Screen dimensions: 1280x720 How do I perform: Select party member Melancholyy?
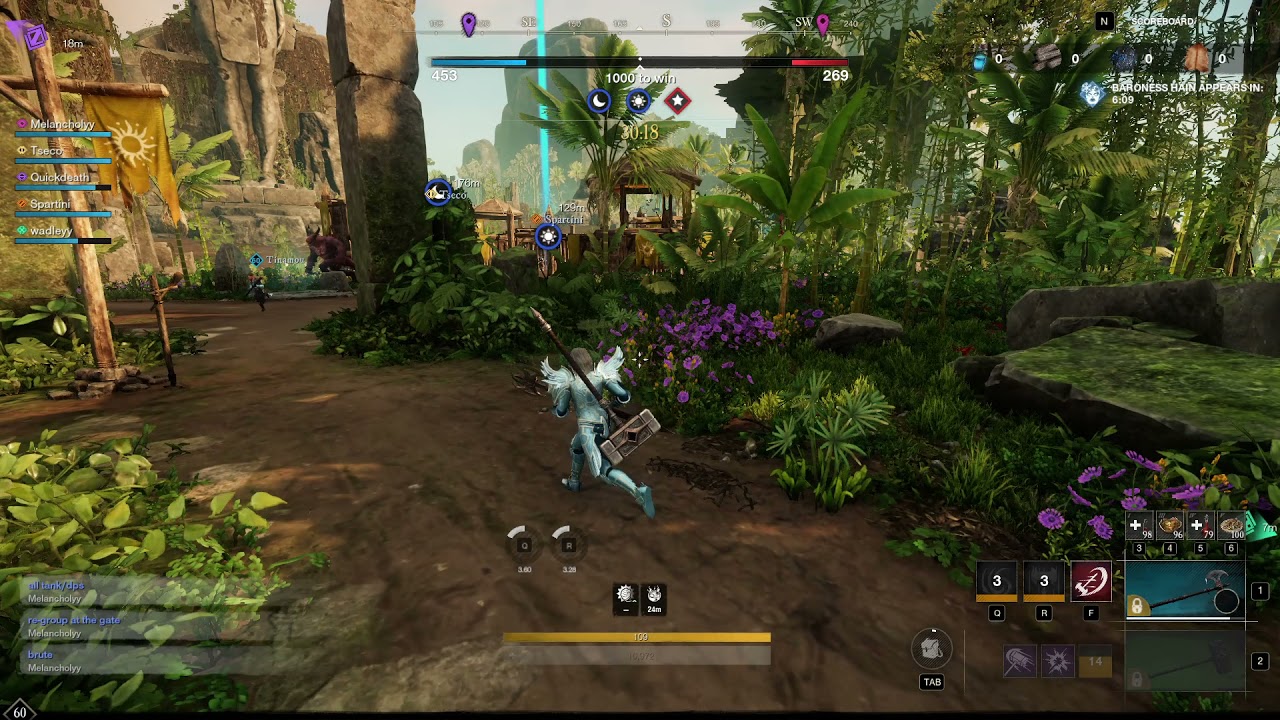[62, 125]
